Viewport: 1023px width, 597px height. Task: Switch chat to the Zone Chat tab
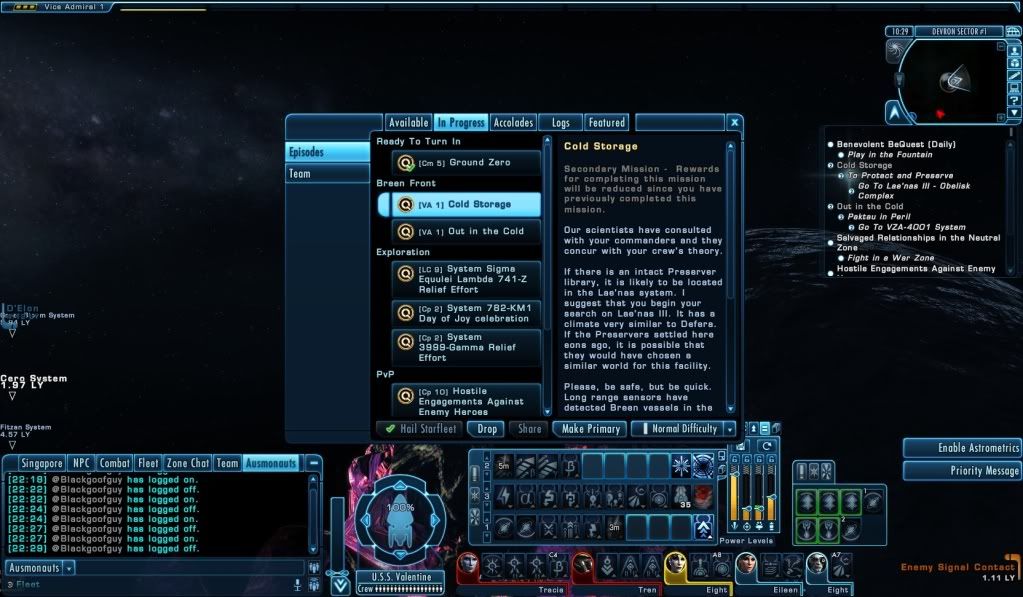click(189, 463)
